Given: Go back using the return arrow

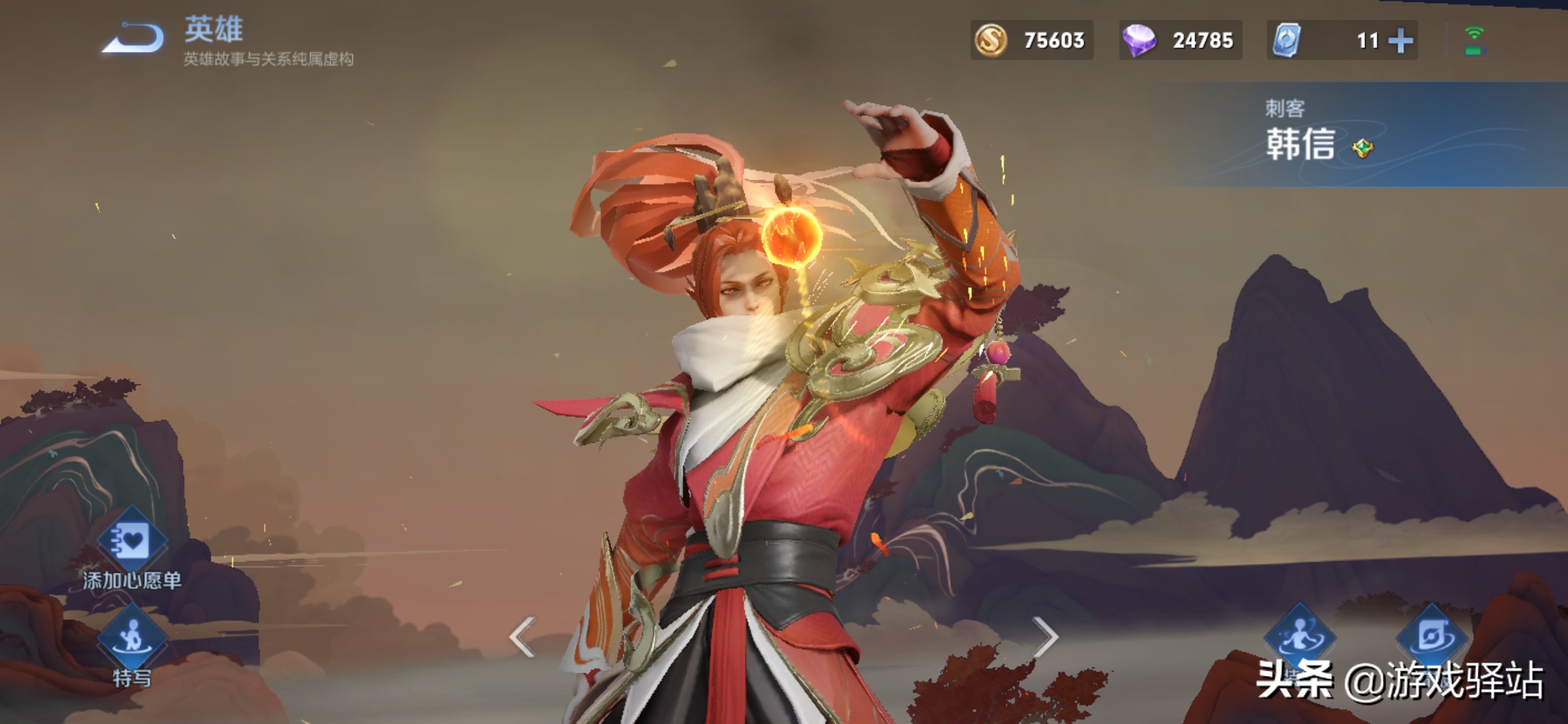Looking at the screenshot, I should point(133,38).
